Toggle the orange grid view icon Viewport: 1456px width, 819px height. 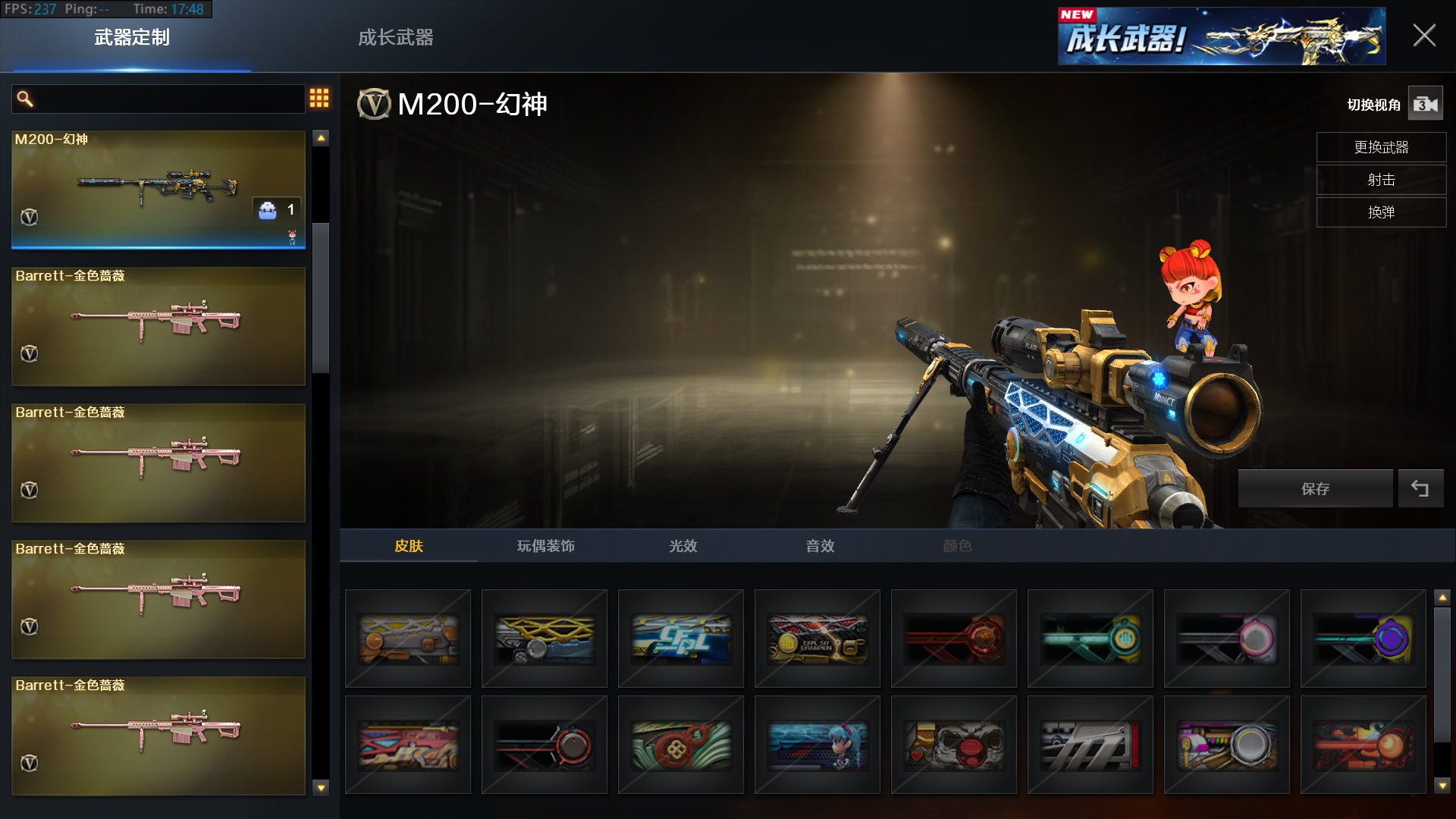[x=319, y=98]
